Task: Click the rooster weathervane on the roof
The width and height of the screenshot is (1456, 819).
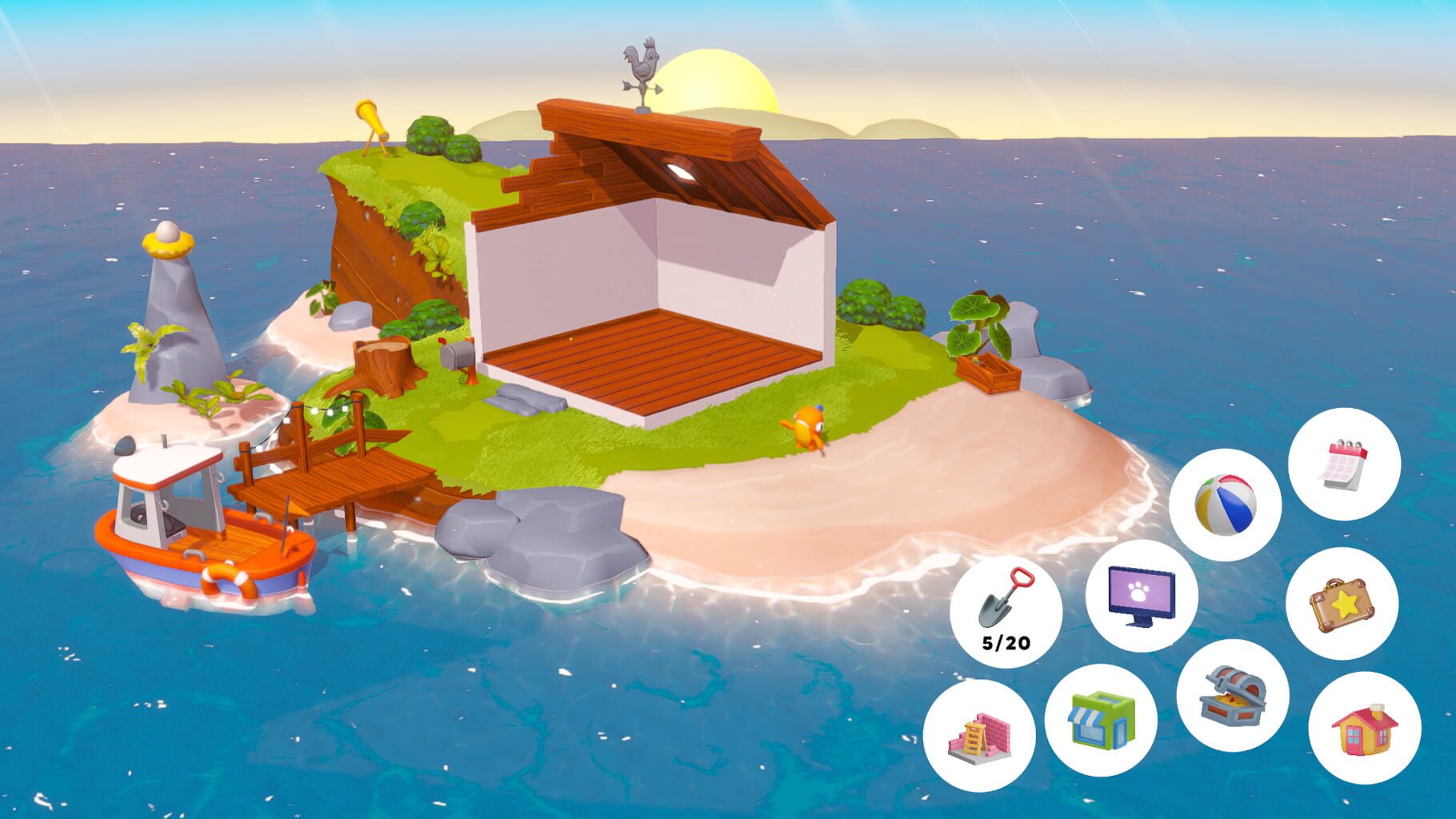Action: pos(640,64)
